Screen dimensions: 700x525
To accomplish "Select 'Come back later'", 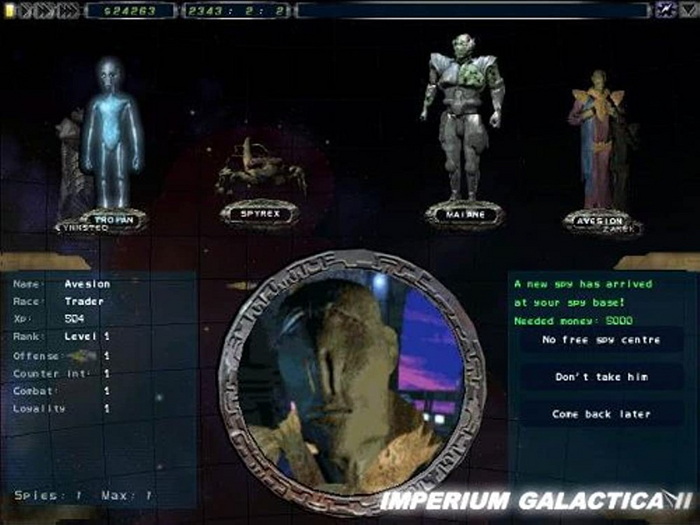I will coord(601,414).
